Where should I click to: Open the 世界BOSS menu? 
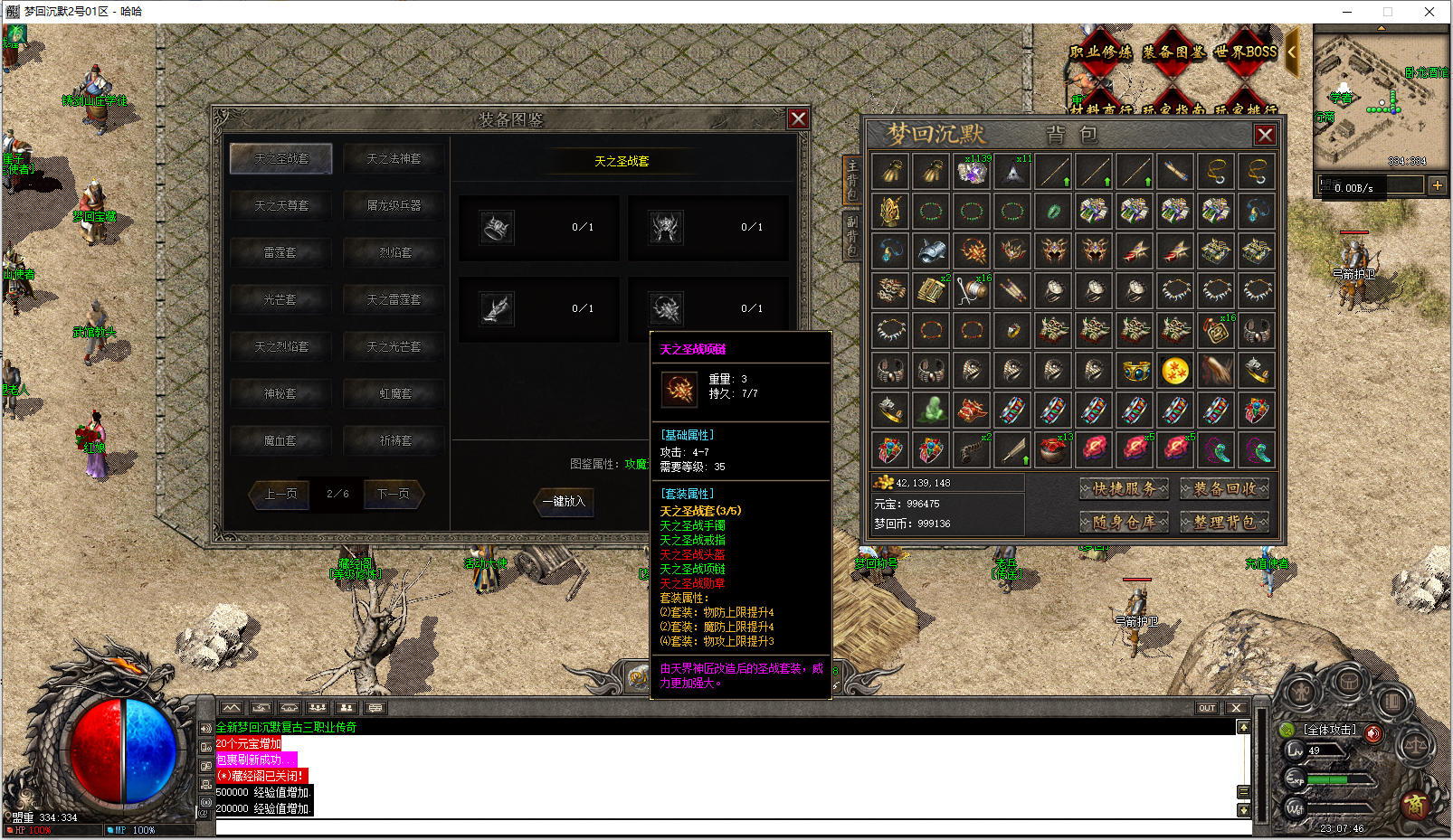(x=1245, y=52)
